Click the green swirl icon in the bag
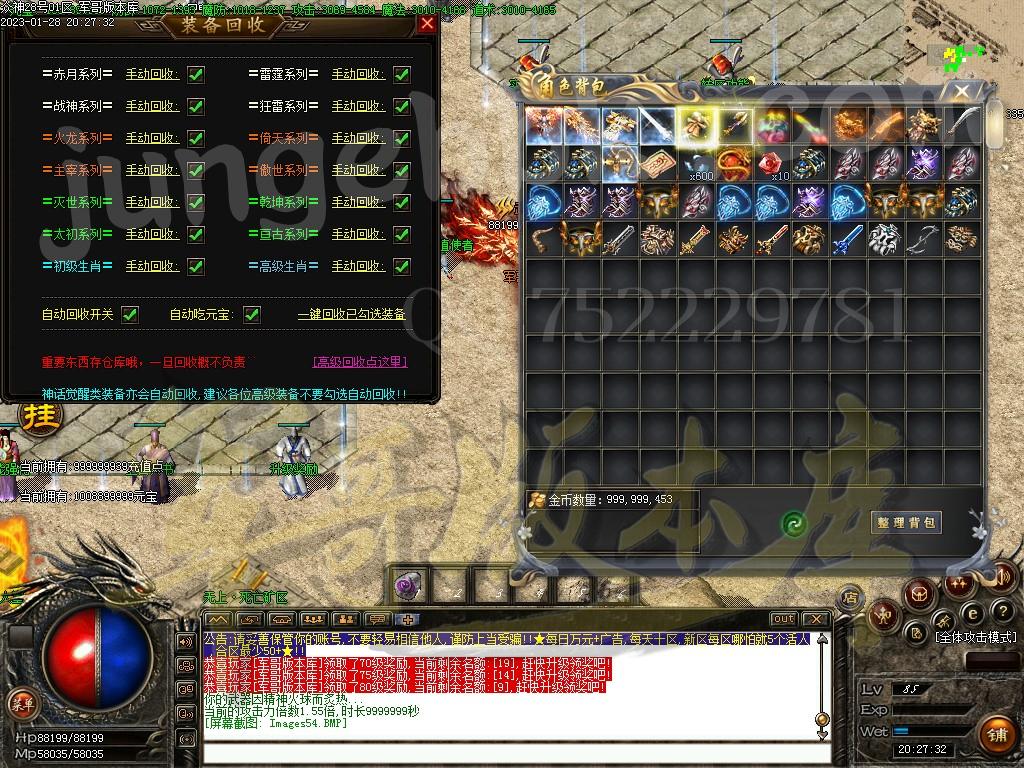Screen dimensions: 1024x768 coord(794,523)
